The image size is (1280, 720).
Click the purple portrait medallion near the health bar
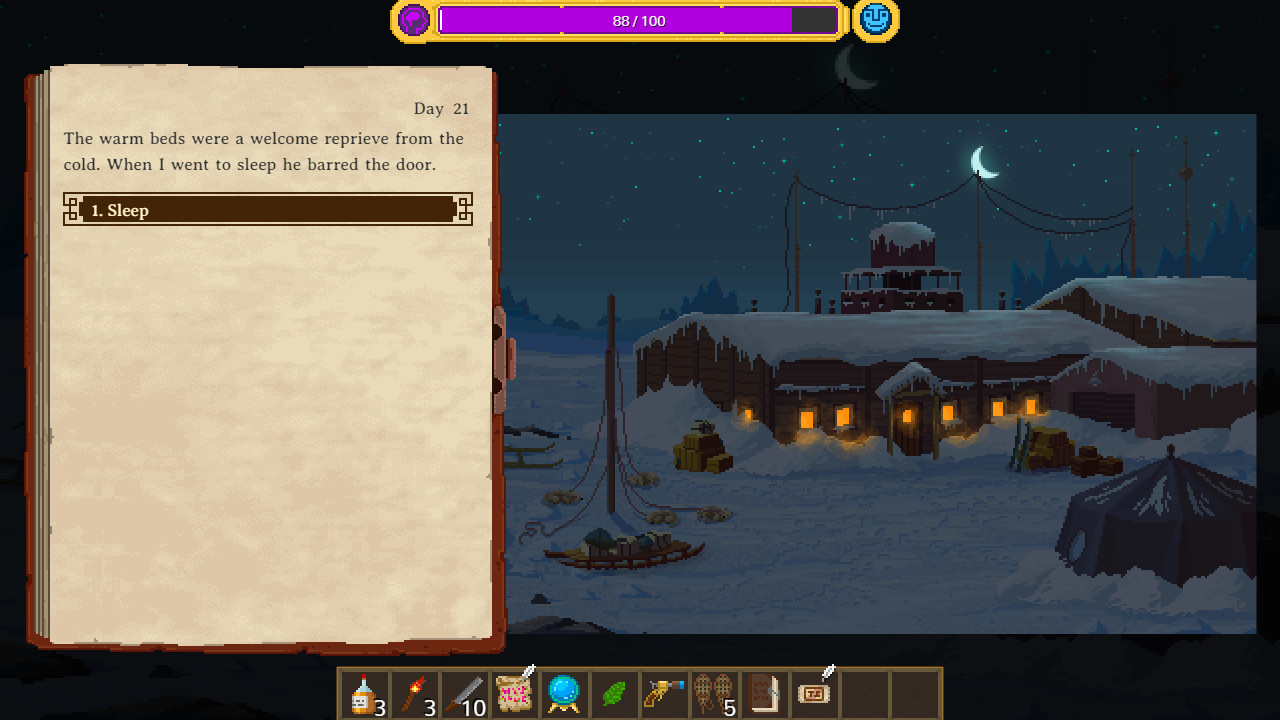coord(413,19)
